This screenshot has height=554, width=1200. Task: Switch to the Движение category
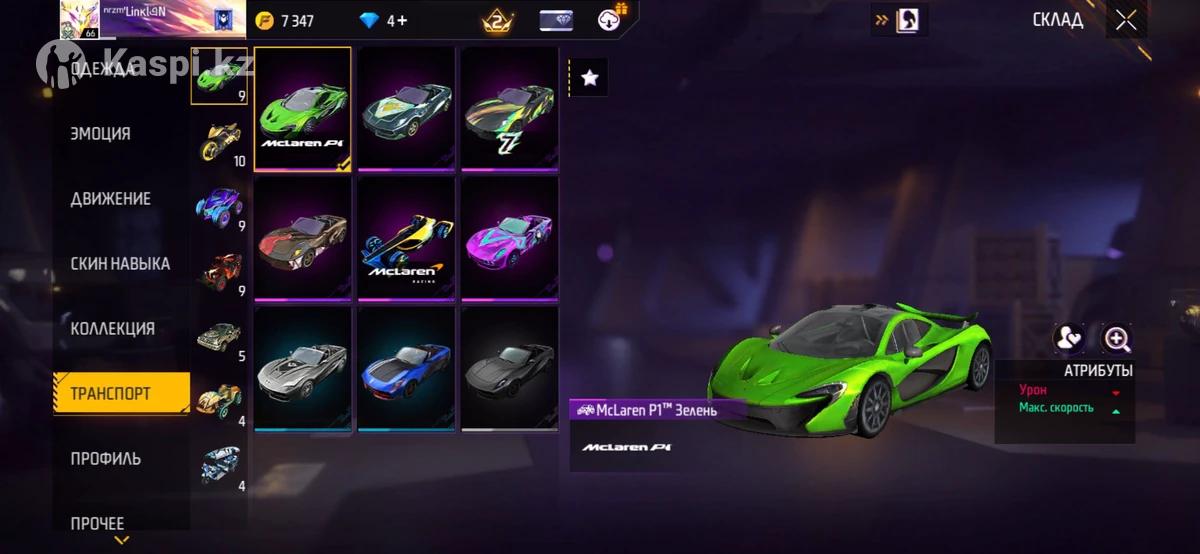111,199
